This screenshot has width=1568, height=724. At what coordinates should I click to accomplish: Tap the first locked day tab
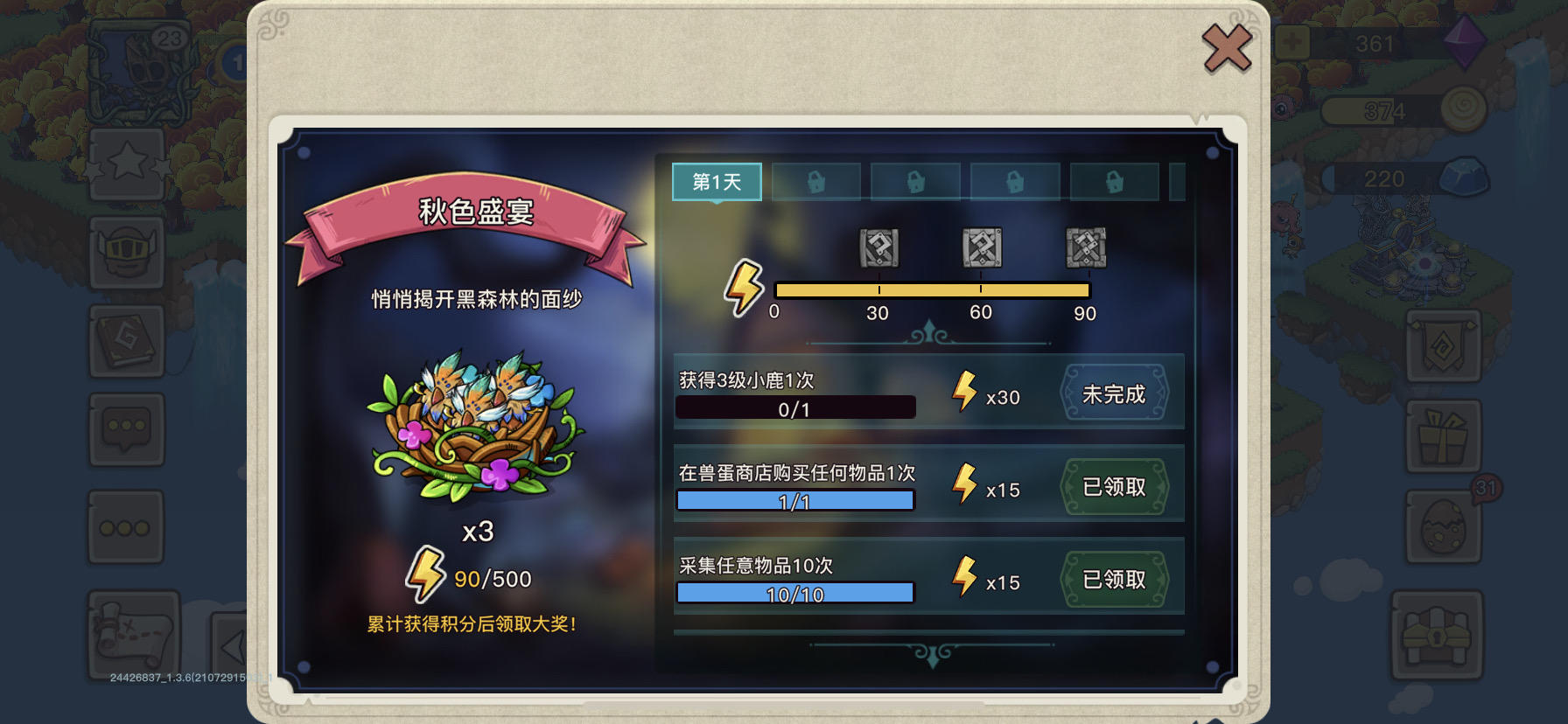click(816, 181)
